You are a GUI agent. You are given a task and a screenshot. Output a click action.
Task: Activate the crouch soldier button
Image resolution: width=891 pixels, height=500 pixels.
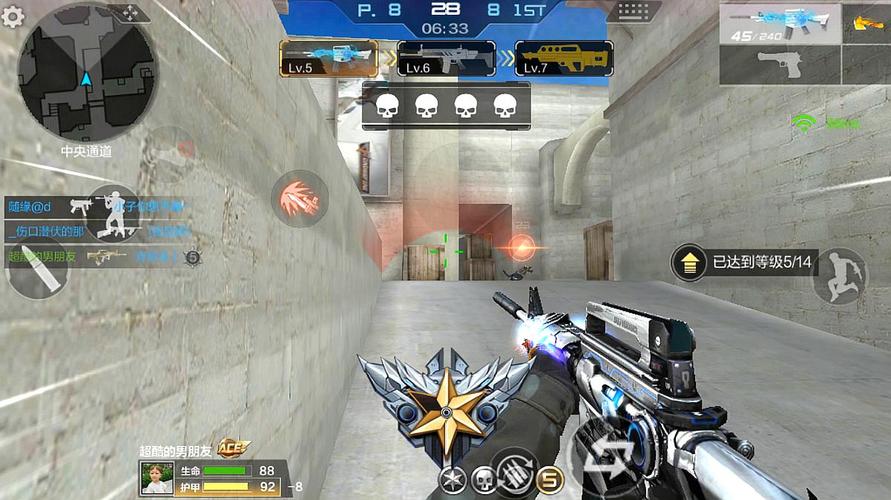[112, 213]
